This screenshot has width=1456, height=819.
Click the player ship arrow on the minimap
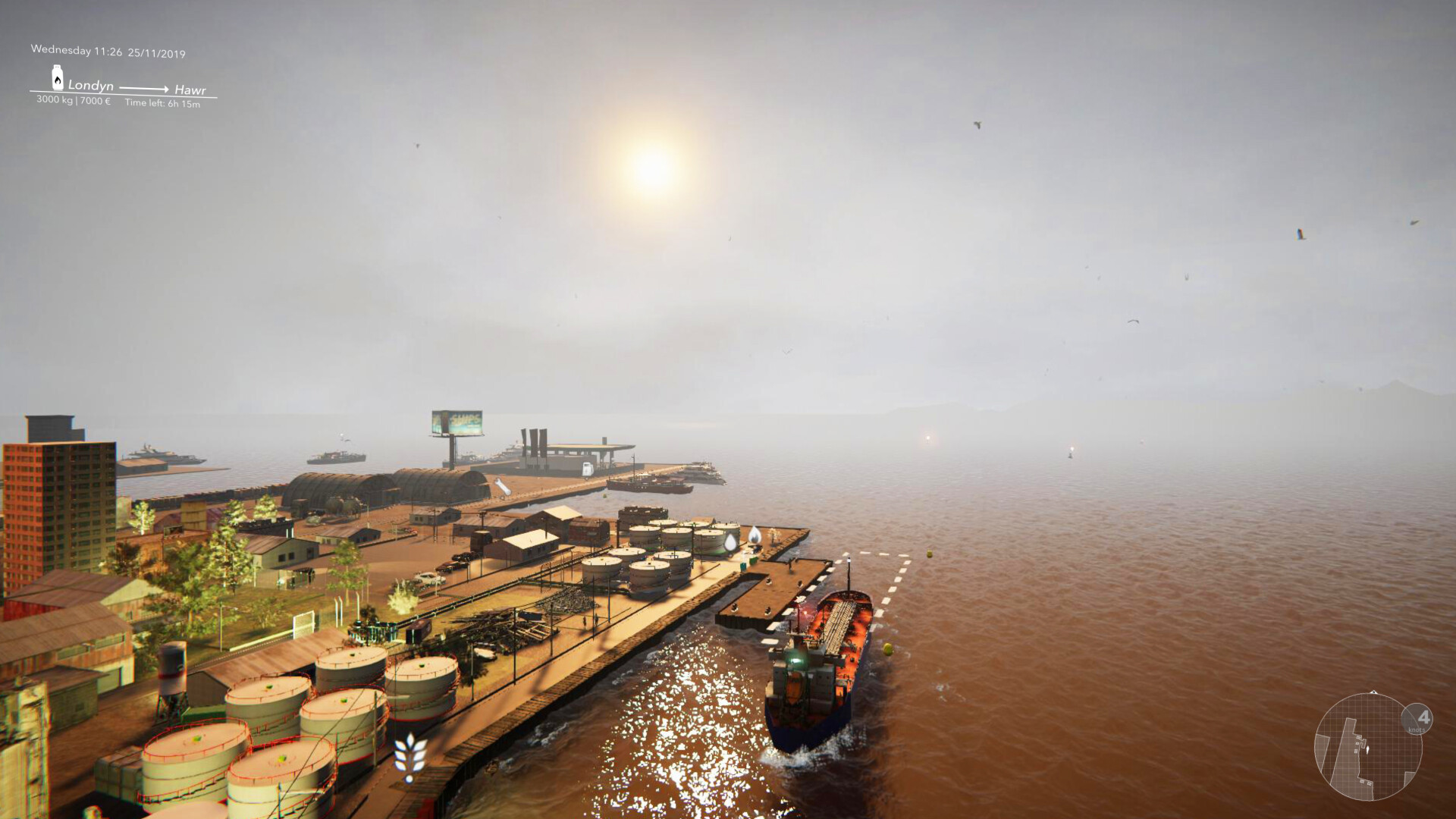coord(1367,748)
